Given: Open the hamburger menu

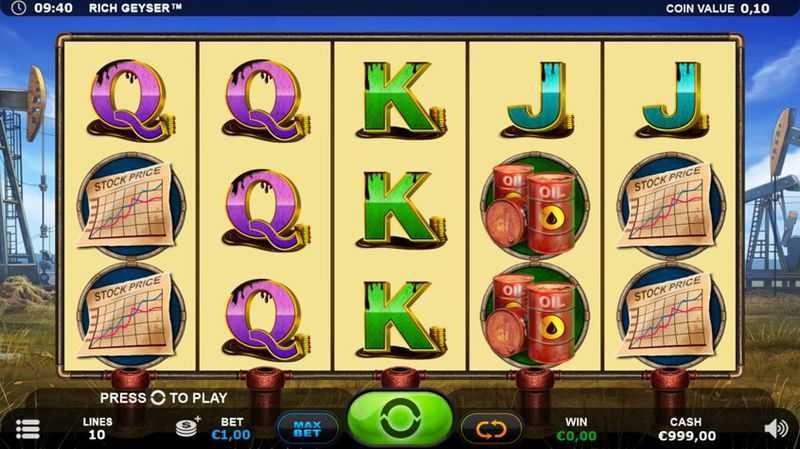Looking at the screenshot, I should pos(28,429).
